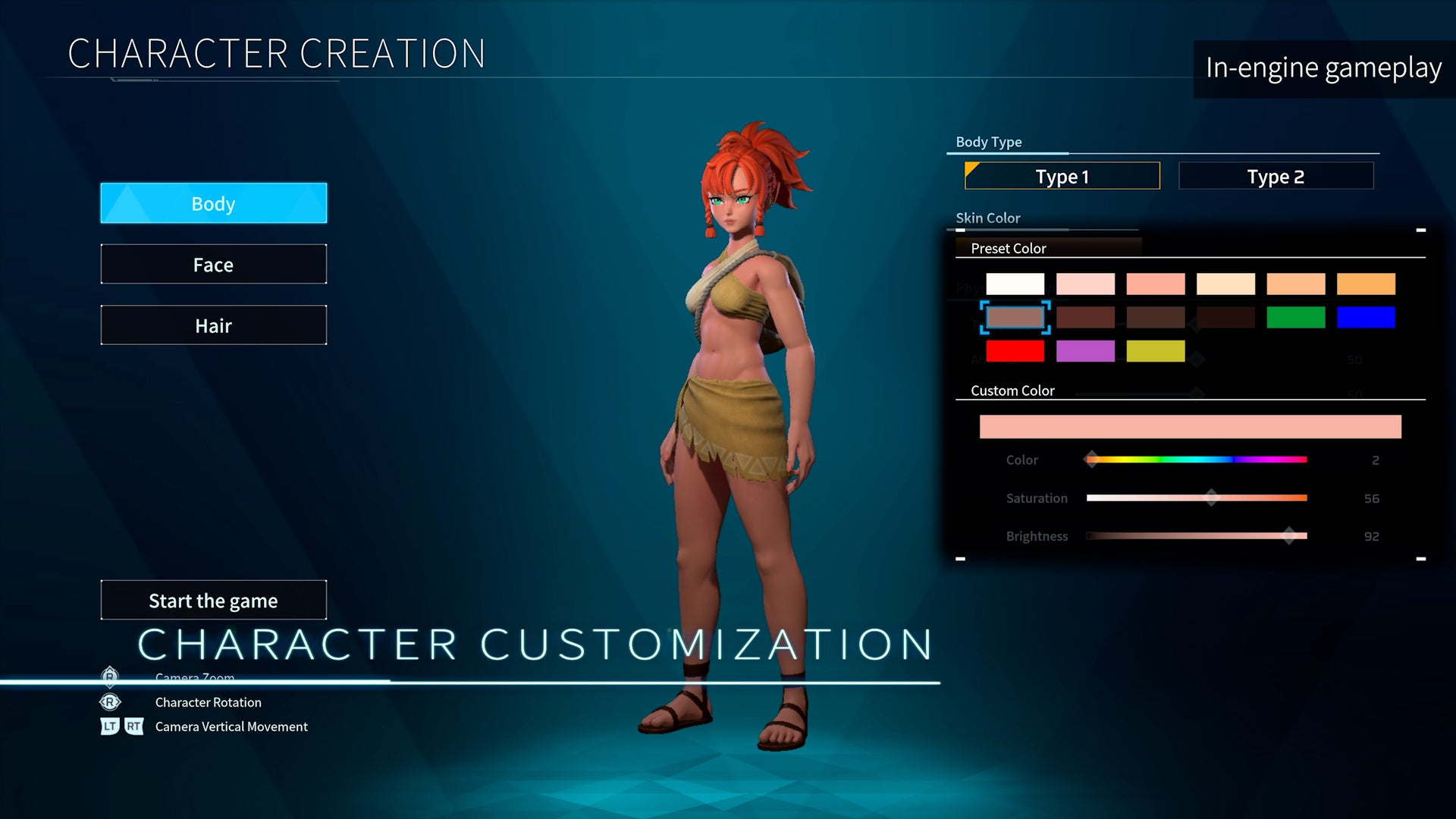Select the red skin color swatch
This screenshot has width=1456, height=819.
point(1015,351)
